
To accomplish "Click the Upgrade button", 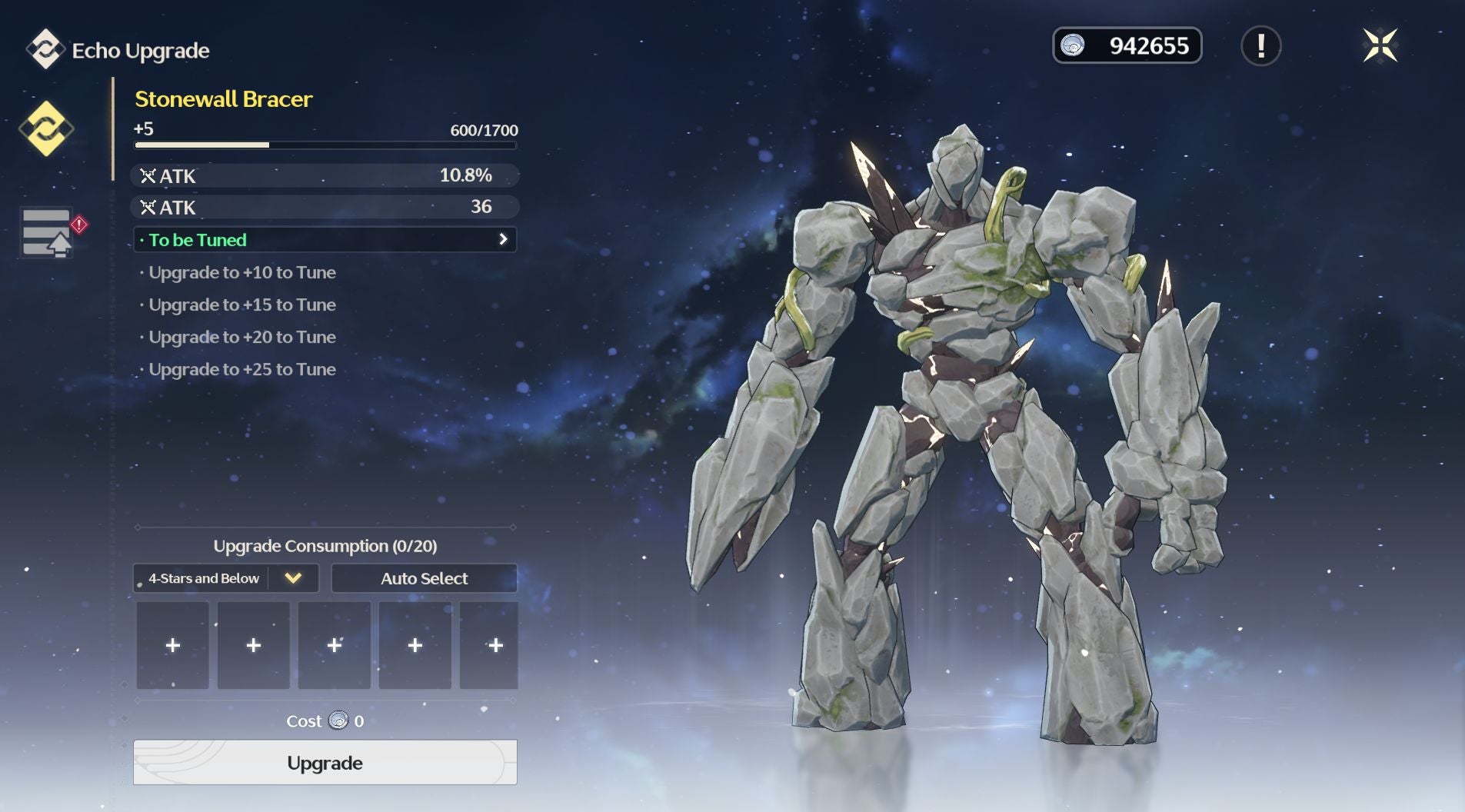I will 325,762.
